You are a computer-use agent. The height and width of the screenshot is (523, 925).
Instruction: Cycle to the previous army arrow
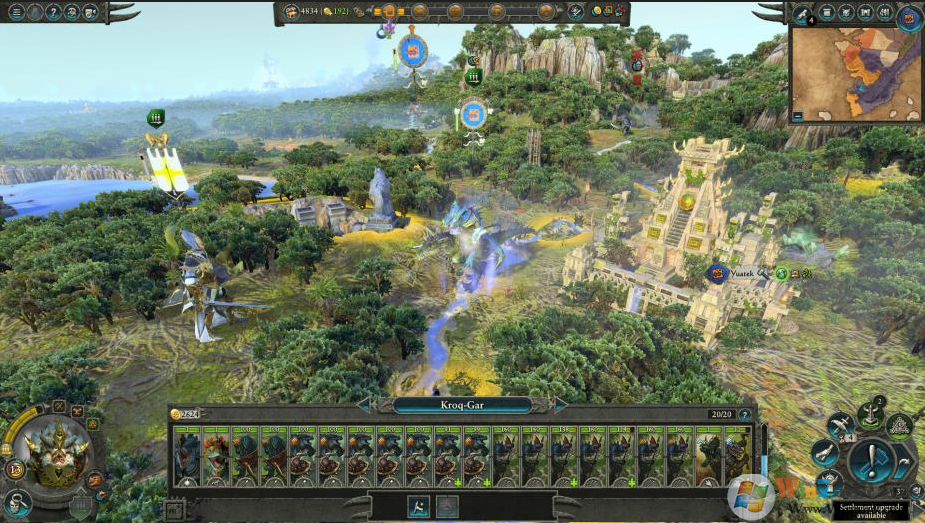(x=364, y=405)
